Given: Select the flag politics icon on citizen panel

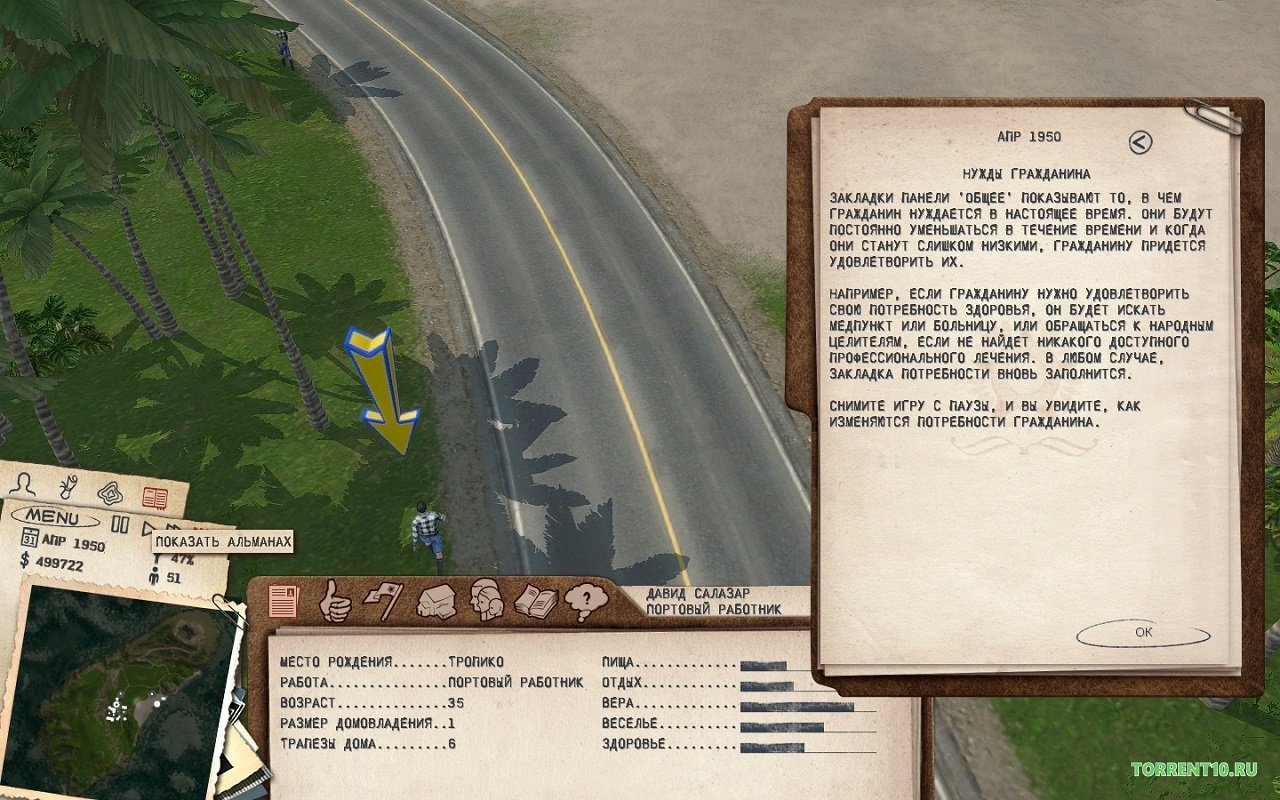Looking at the screenshot, I should 385,601.
